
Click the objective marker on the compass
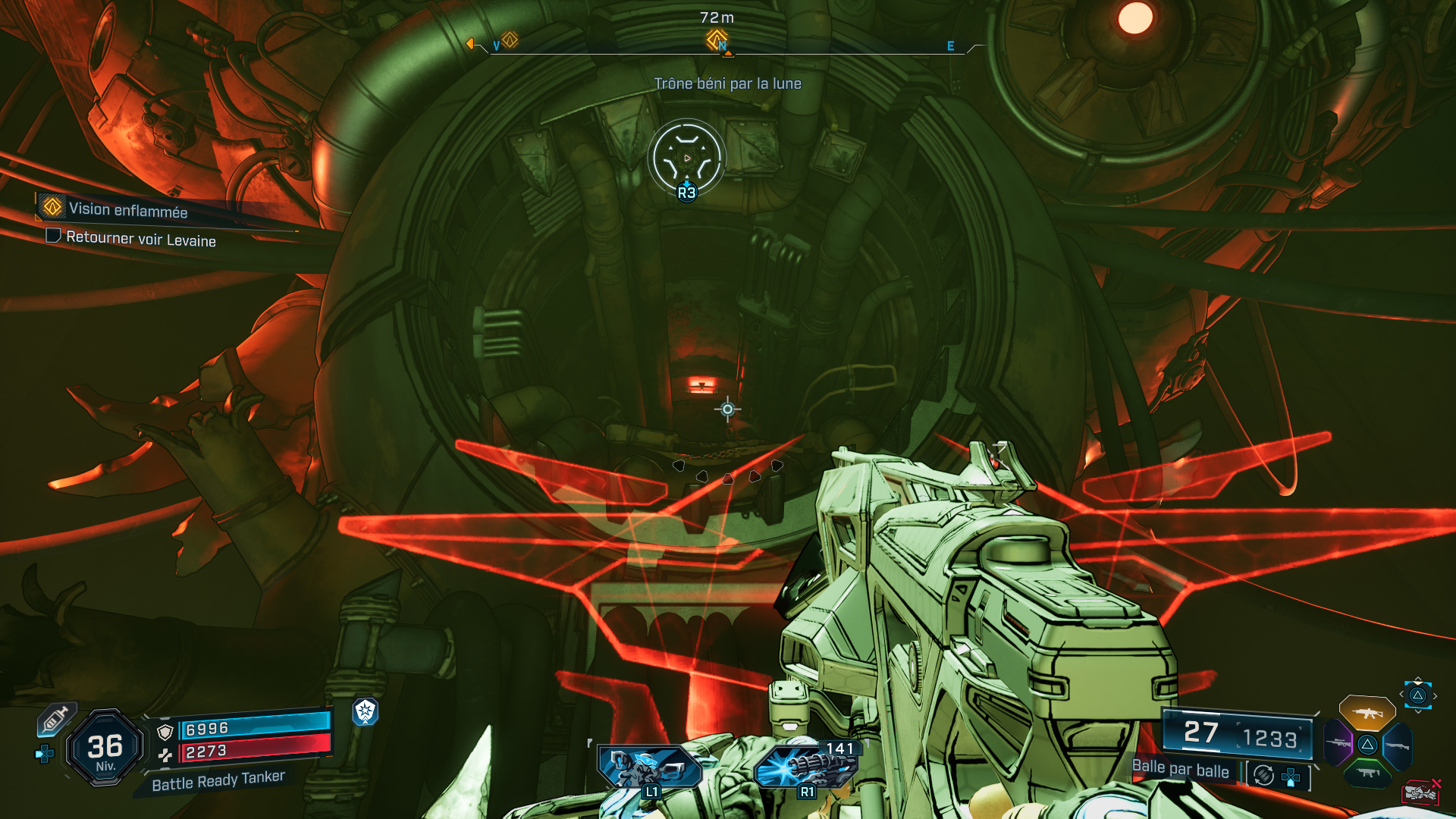pos(717,39)
